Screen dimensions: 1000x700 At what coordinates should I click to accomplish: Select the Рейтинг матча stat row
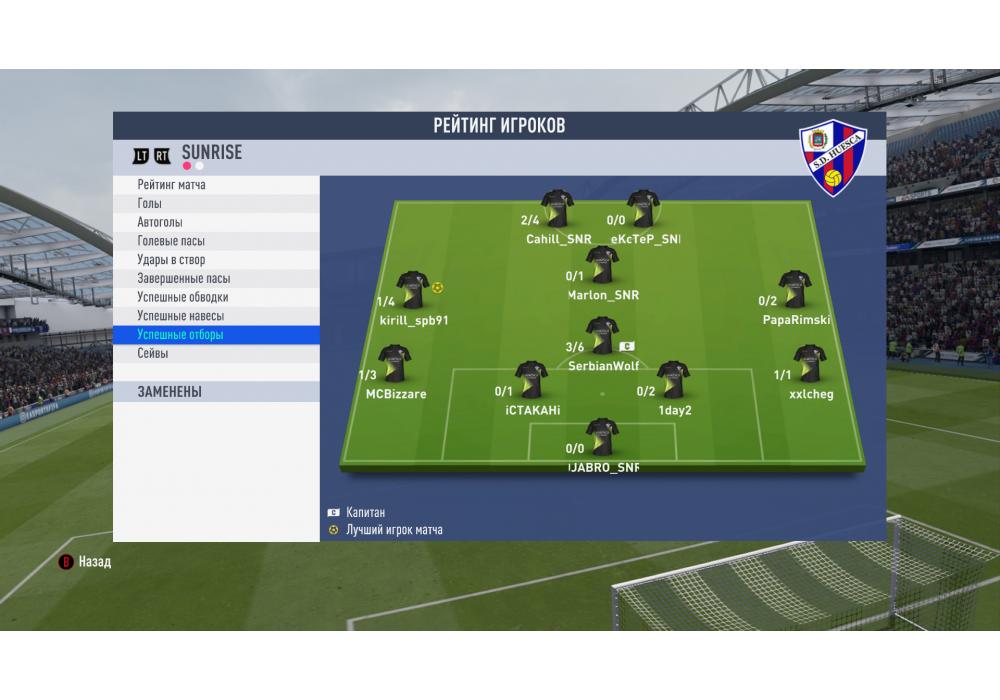pos(216,185)
